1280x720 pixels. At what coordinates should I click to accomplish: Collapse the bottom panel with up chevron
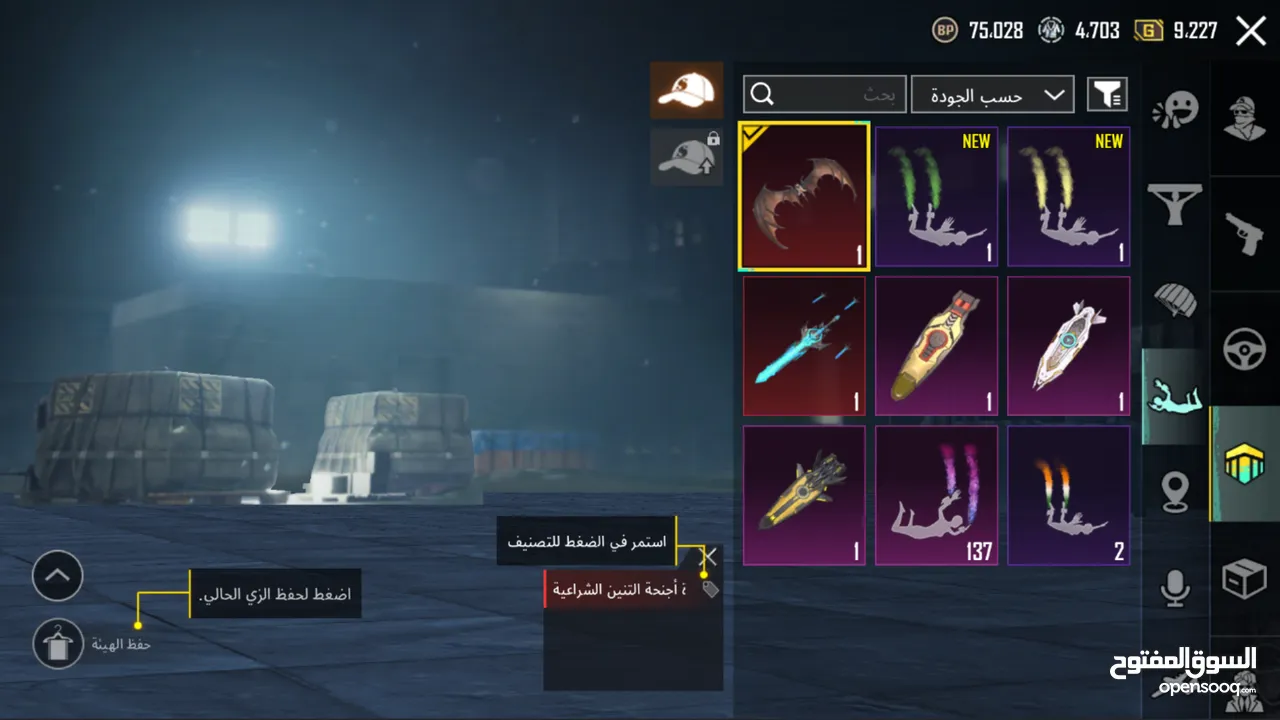click(57, 577)
